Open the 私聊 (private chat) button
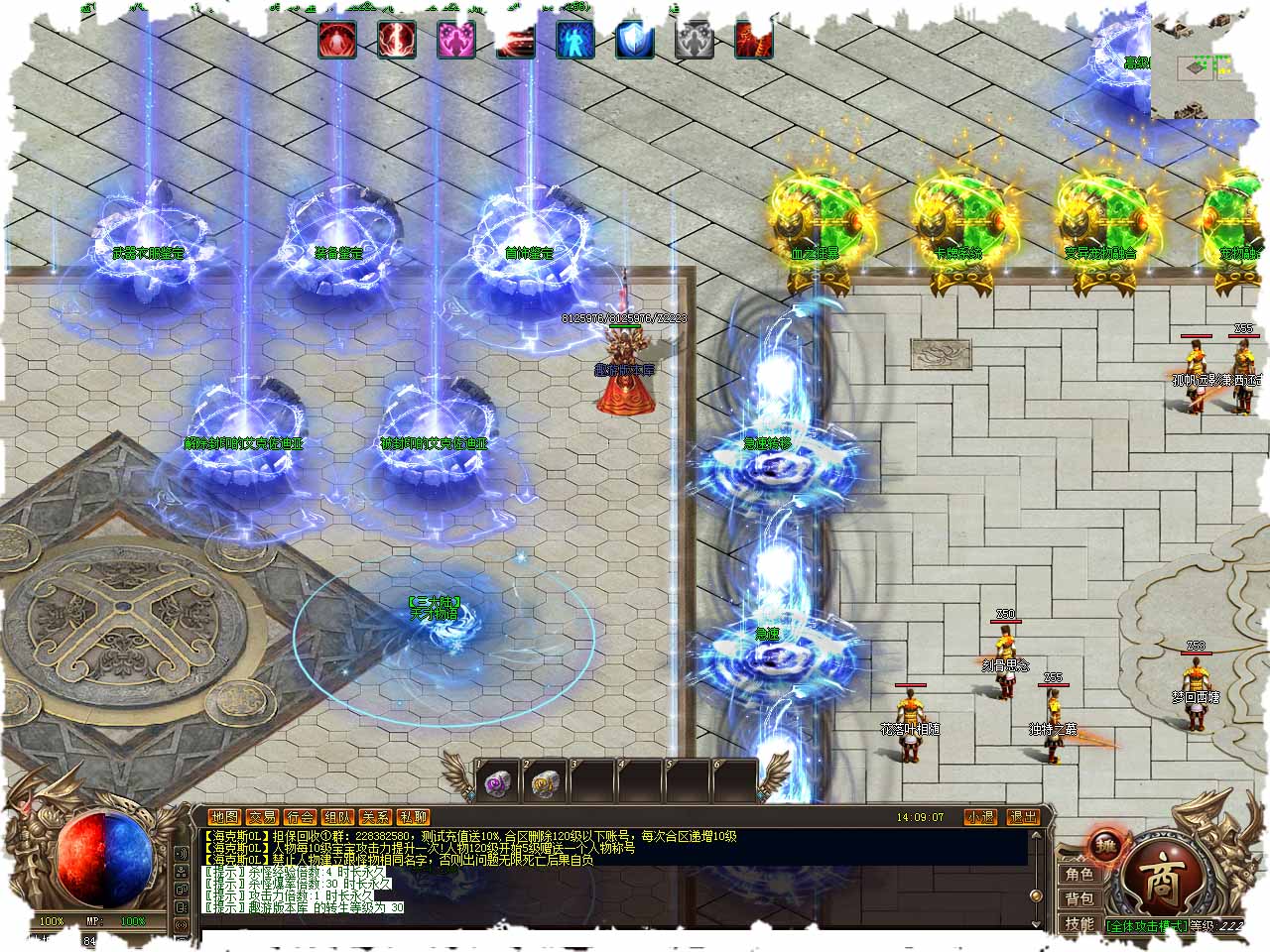The width and height of the screenshot is (1270, 952). coord(413,817)
